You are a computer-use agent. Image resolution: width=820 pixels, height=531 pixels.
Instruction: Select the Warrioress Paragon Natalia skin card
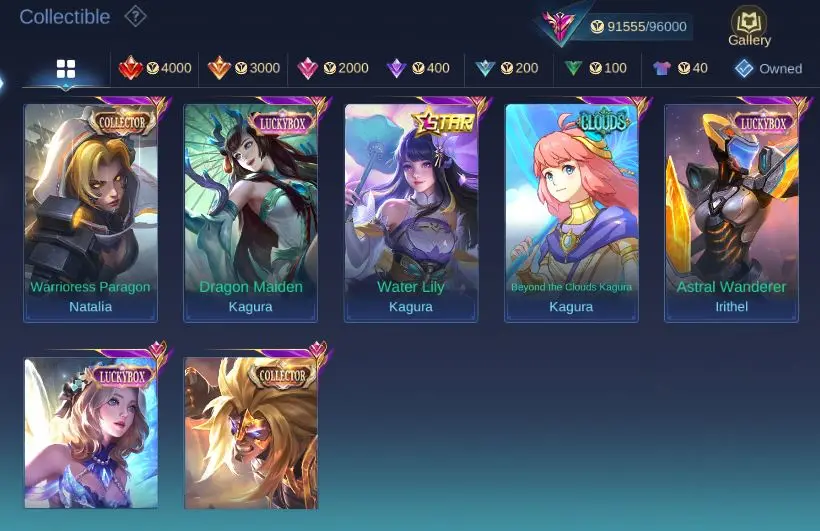(x=91, y=212)
